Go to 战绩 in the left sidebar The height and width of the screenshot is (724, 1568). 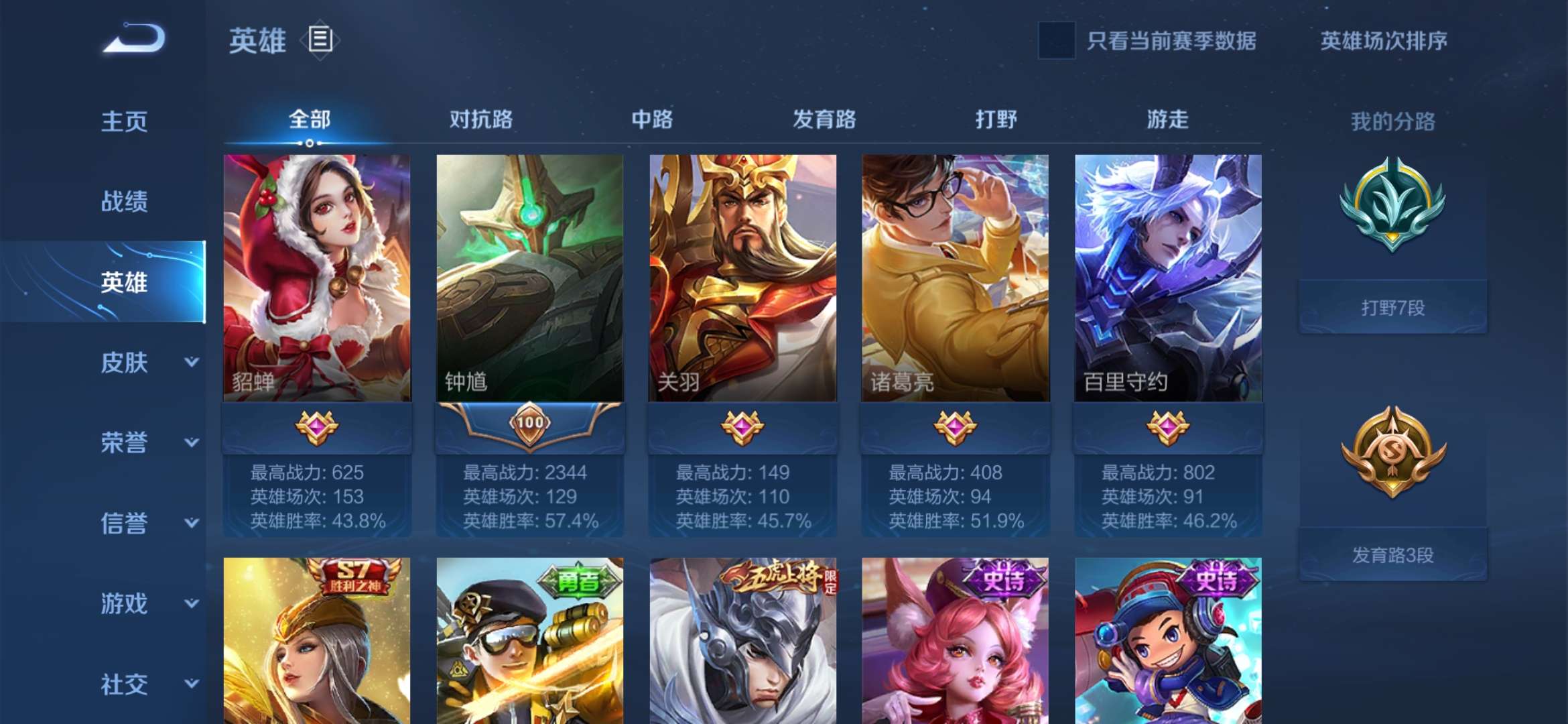(x=123, y=201)
